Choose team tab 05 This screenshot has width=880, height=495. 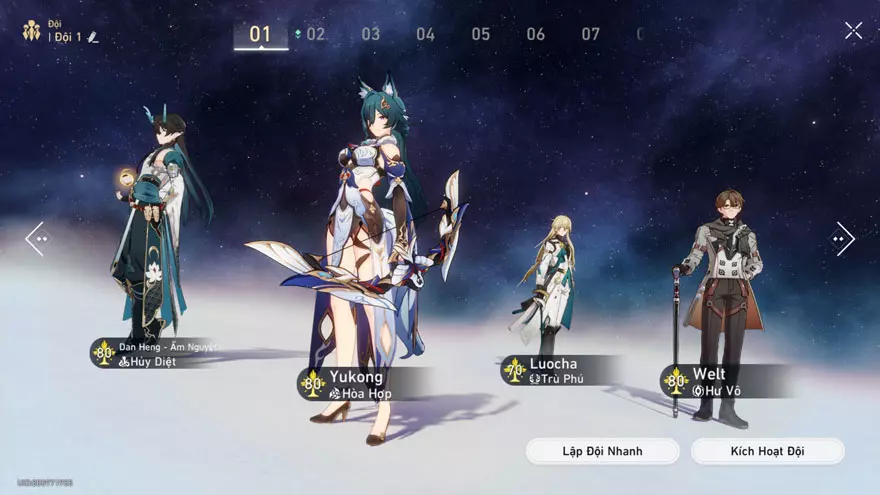pyautogui.click(x=481, y=34)
